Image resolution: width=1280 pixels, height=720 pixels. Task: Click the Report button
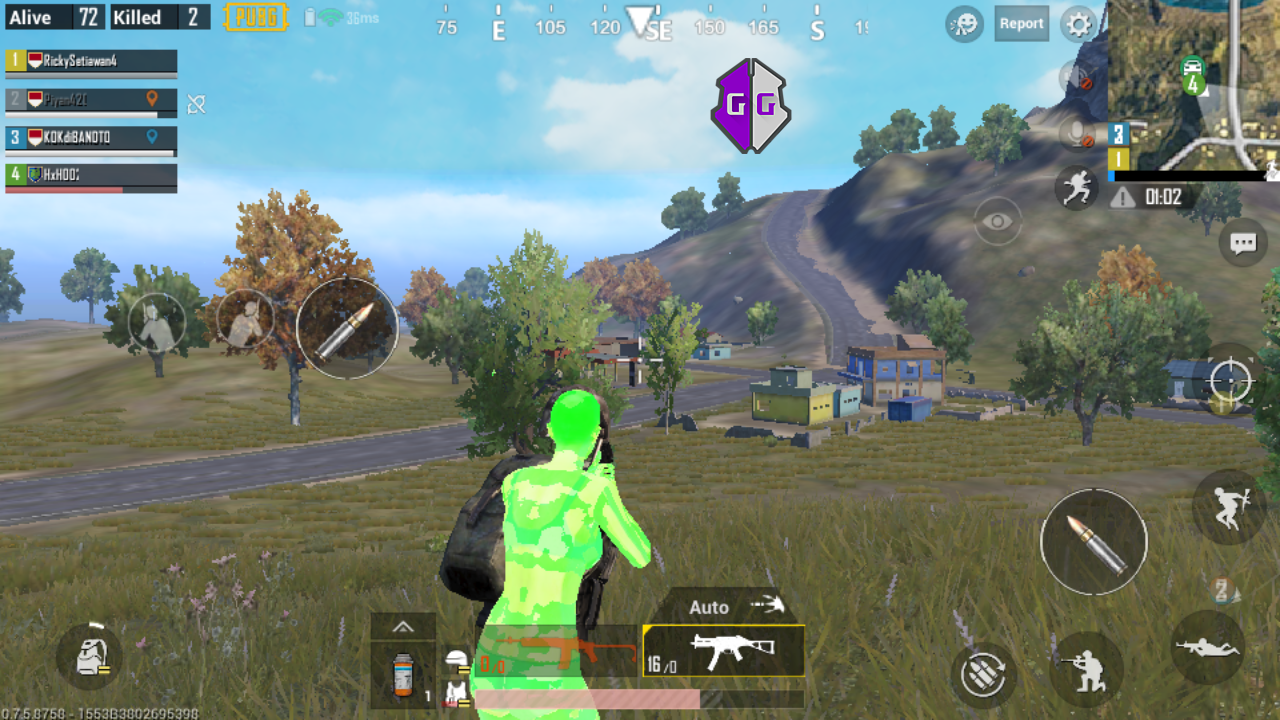coord(1021,23)
